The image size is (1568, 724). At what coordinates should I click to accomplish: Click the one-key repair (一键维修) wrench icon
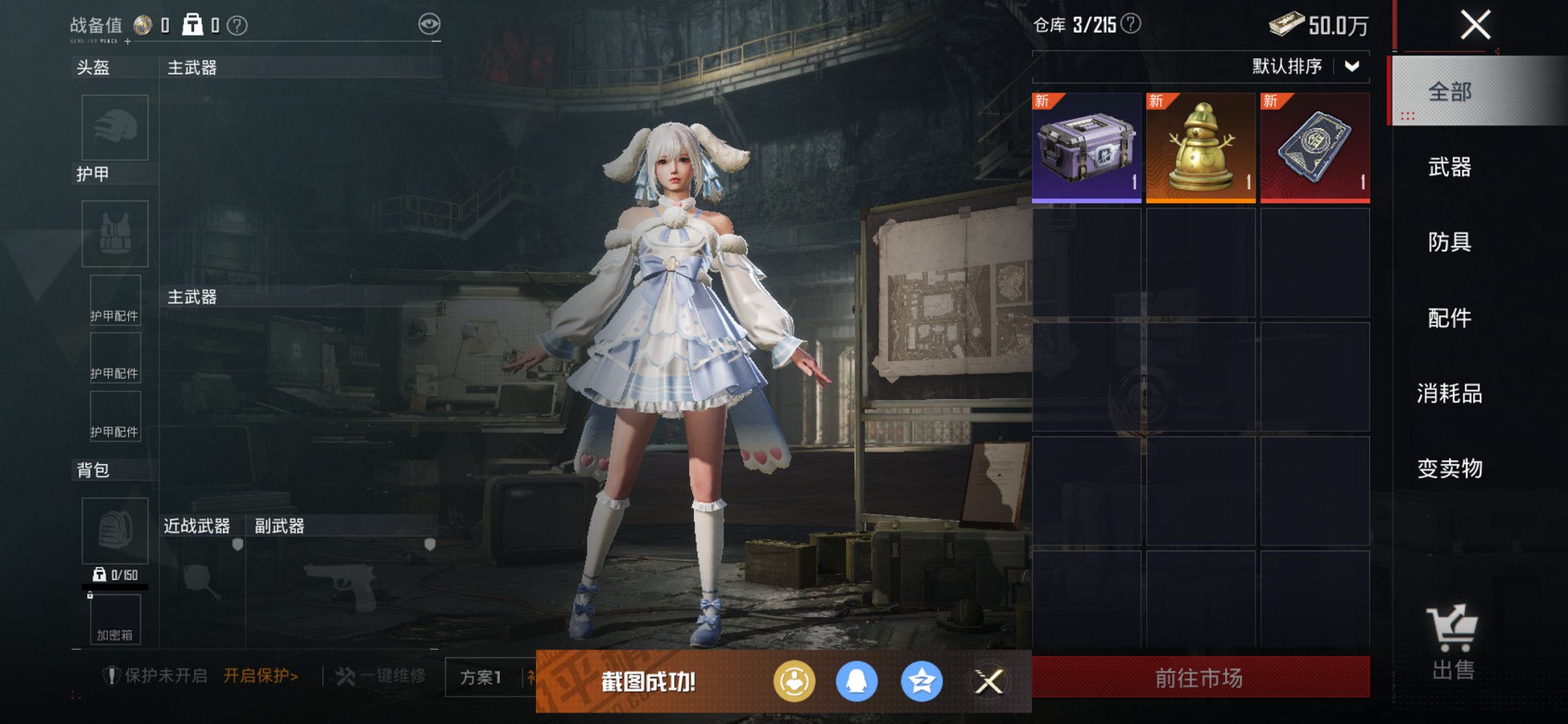point(348,676)
